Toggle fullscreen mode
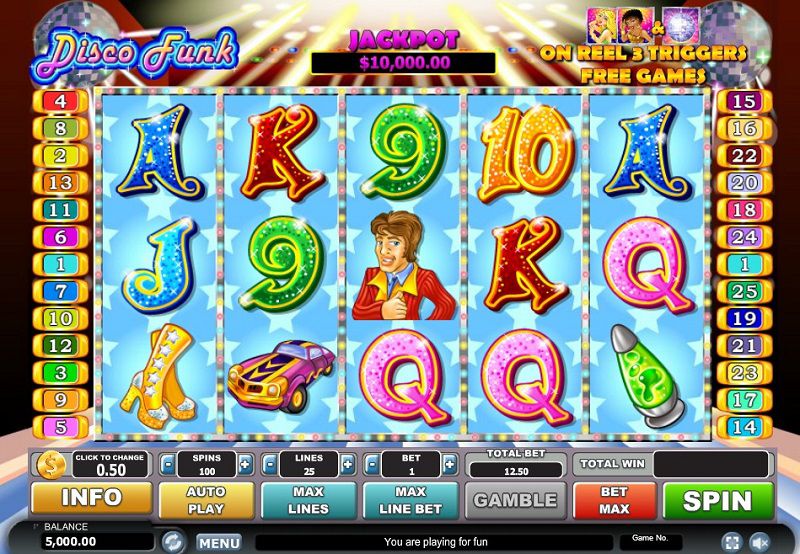The height and width of the screenshot is (554, 800). tap(732, 542)
